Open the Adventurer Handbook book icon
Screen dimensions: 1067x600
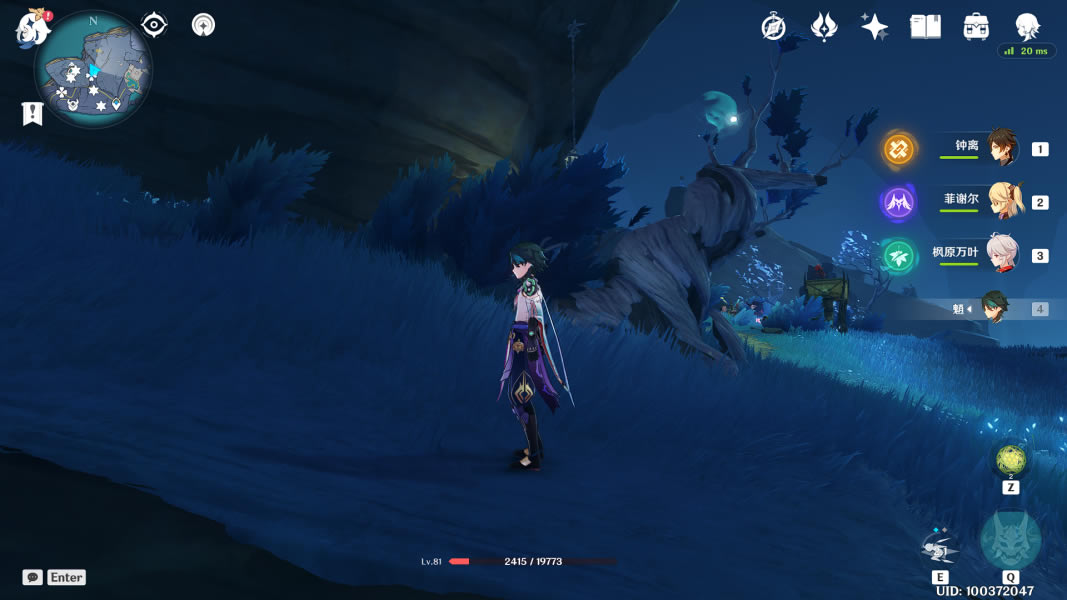coord(925,27)
